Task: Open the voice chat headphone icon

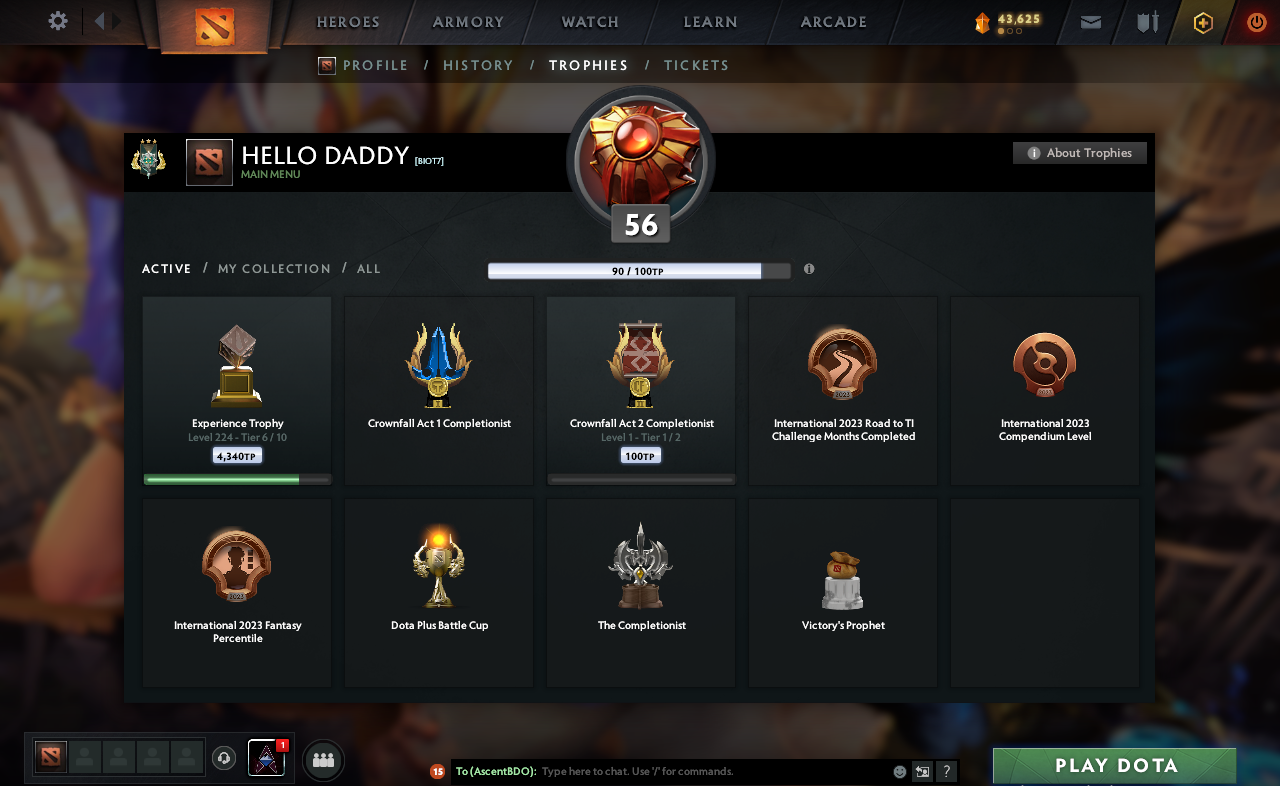Action: [x=224, y=757]
